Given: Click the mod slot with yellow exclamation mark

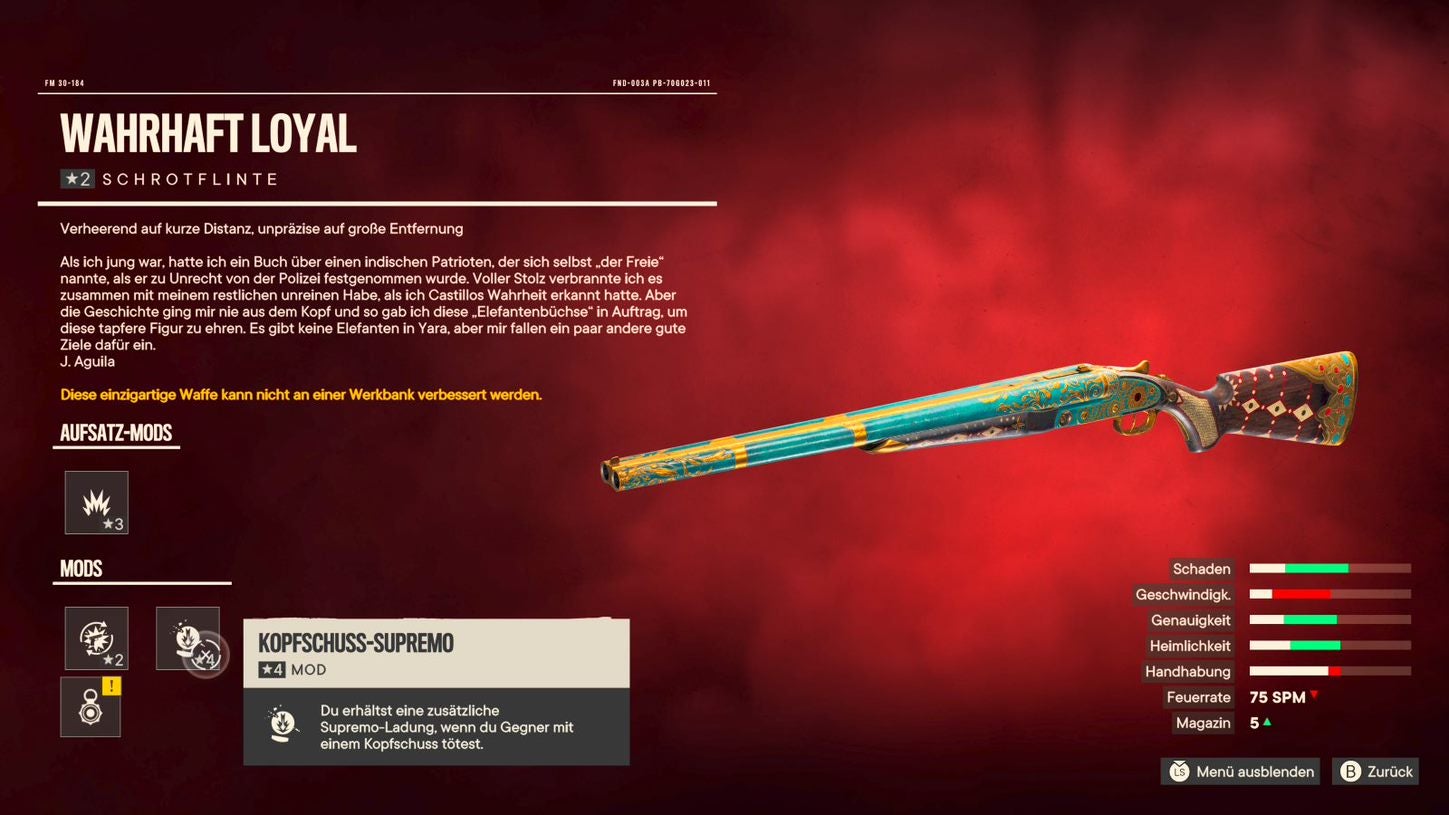Looking at the screenshot, I should [x=90, y=706].
